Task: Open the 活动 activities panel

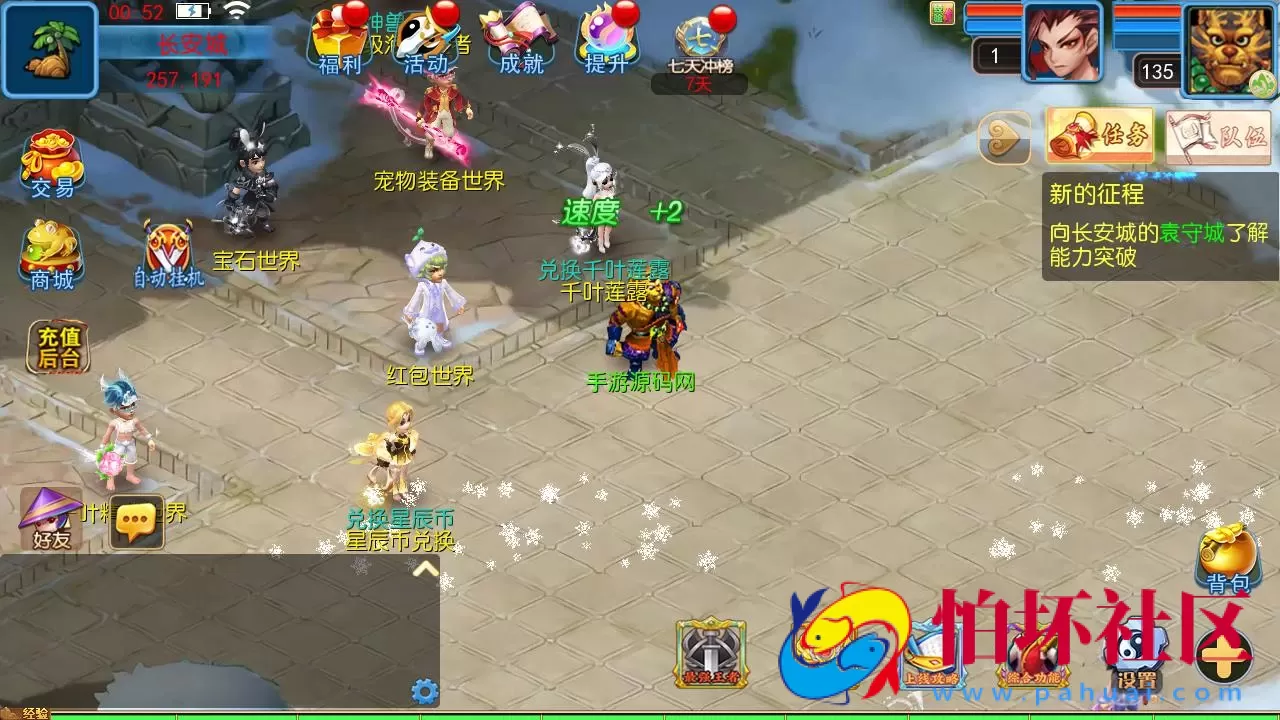Action: click(426, 40)
